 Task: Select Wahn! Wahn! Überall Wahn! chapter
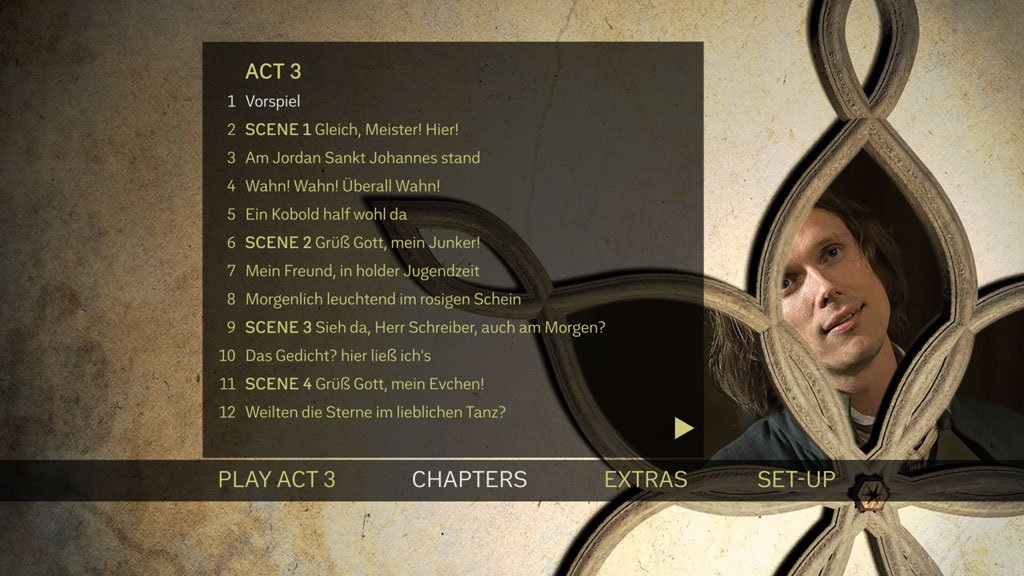342,186
